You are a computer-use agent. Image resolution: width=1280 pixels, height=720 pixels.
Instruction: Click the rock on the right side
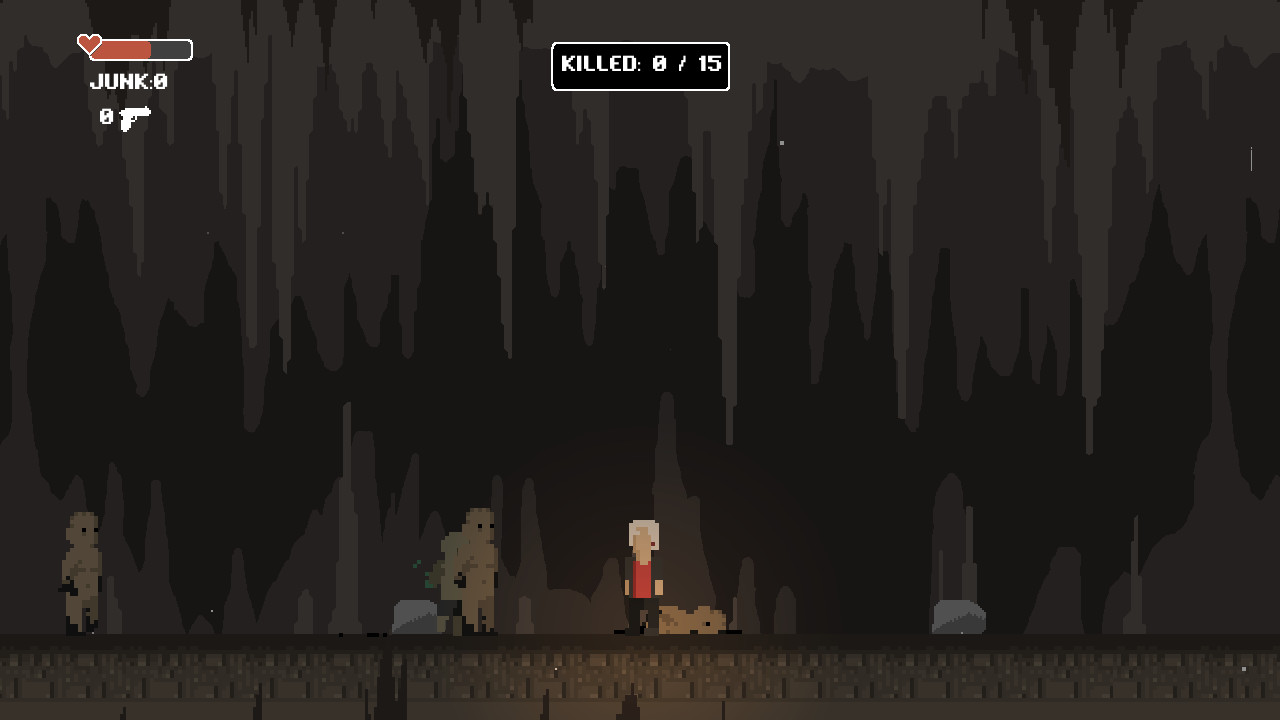tap(960, 615)
